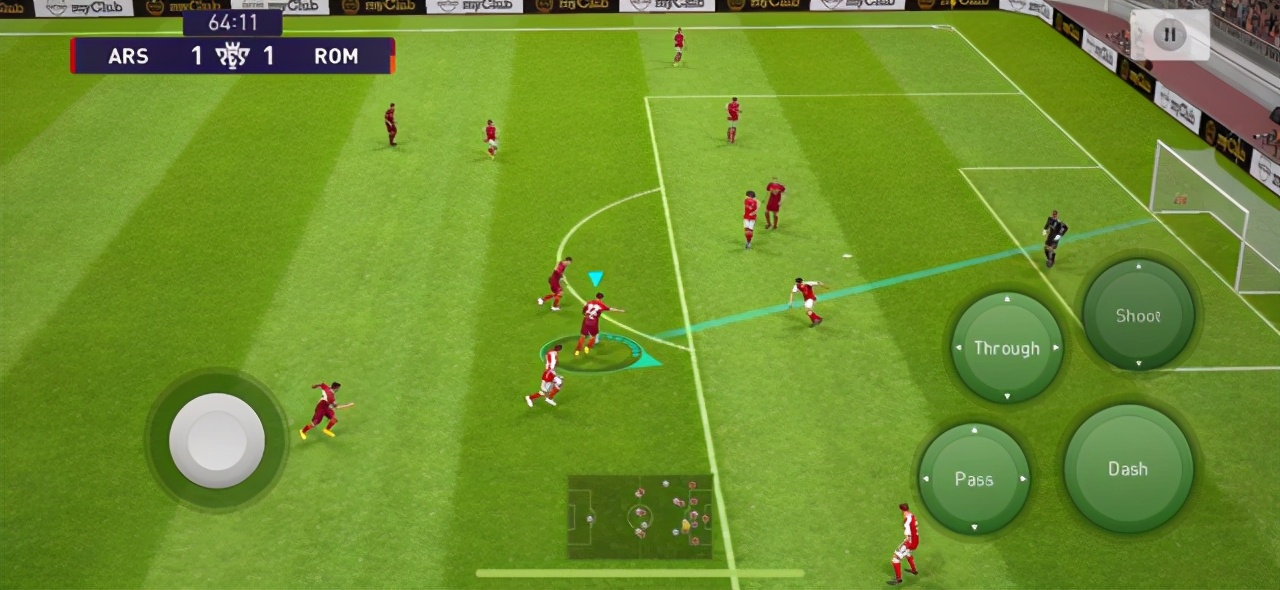Hit the Through pass button
This screenshot has width=1280, height=590.
point(1006,348)
